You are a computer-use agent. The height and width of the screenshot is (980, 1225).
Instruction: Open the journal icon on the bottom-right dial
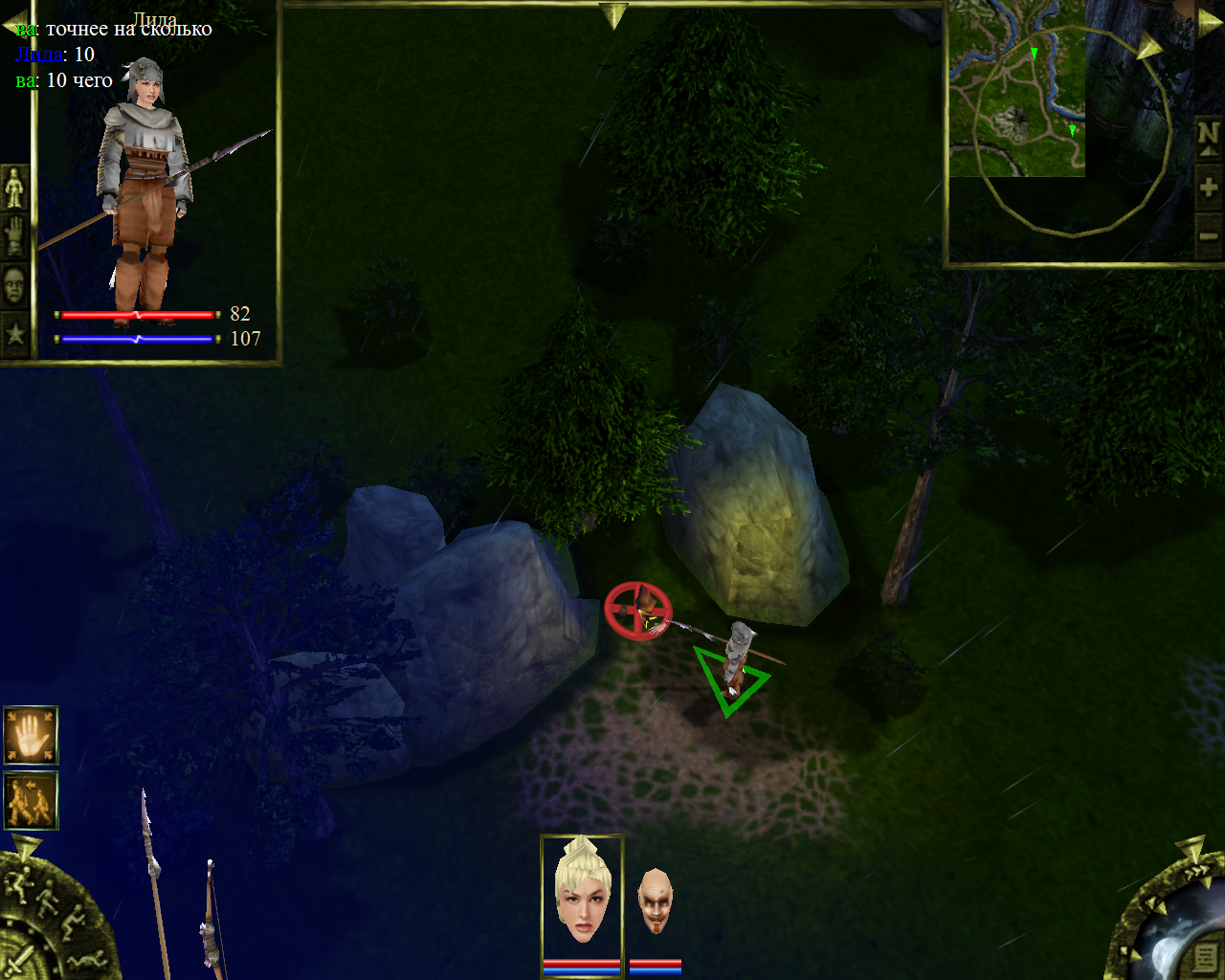click(1205, 957)
